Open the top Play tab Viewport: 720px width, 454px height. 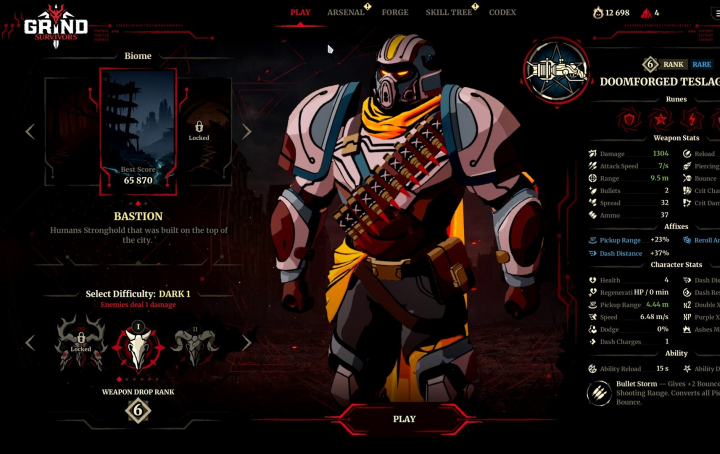tap(300, 12)
